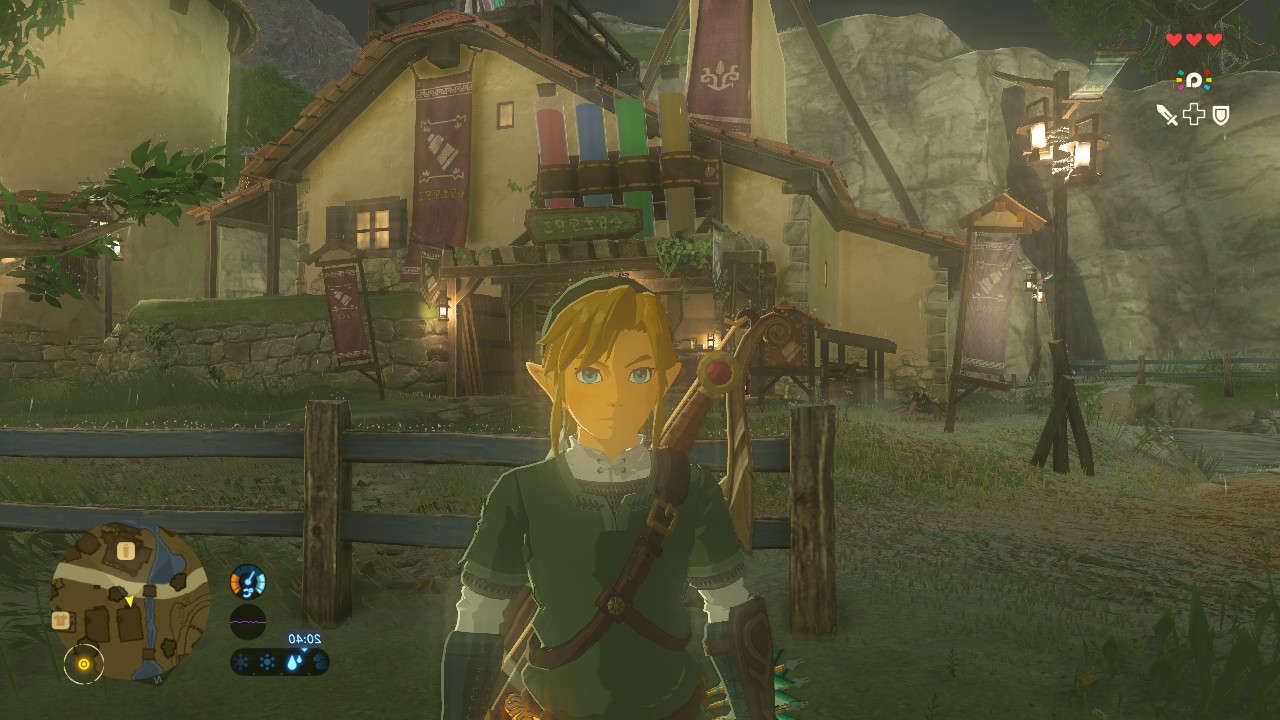Choose the shield quick-select icon
The image size is (1280, 720).
tap(1221, 115)
